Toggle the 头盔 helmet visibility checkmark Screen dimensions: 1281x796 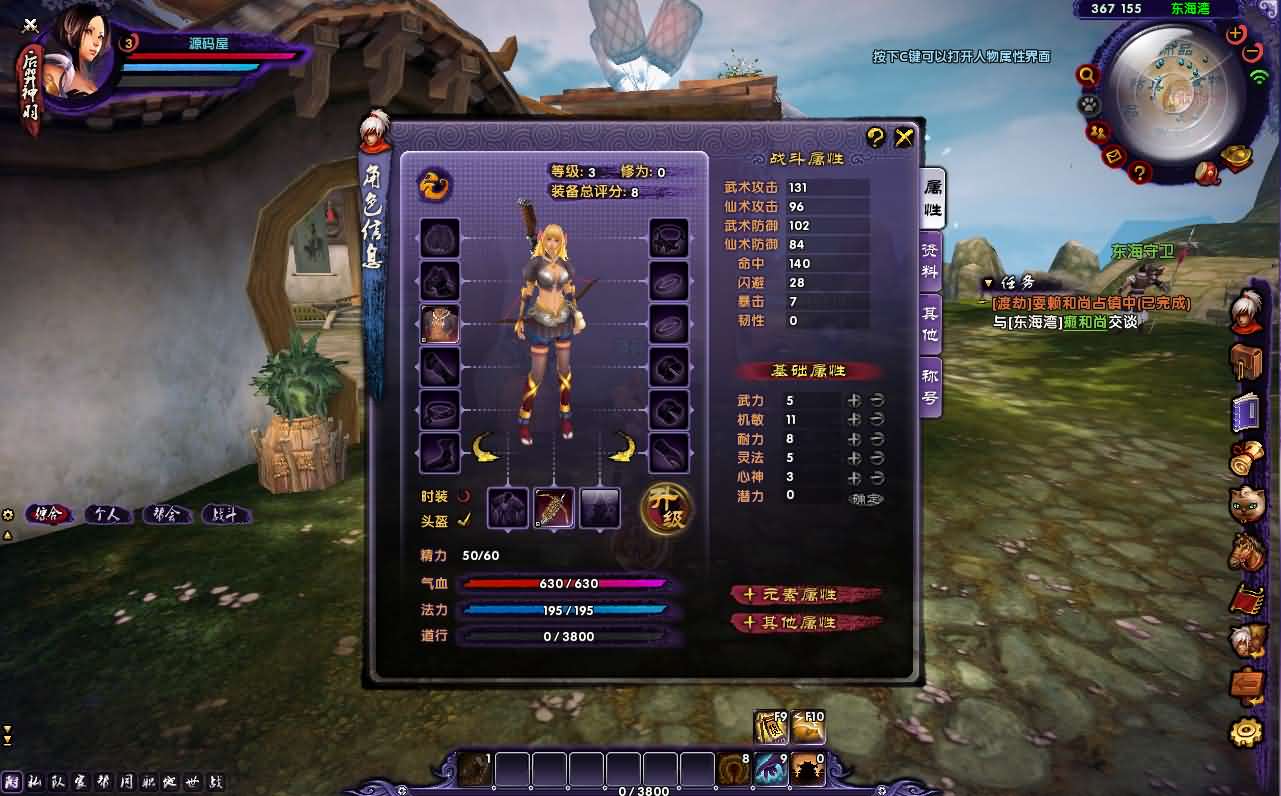pyautogui.click(x=463, y=519)
